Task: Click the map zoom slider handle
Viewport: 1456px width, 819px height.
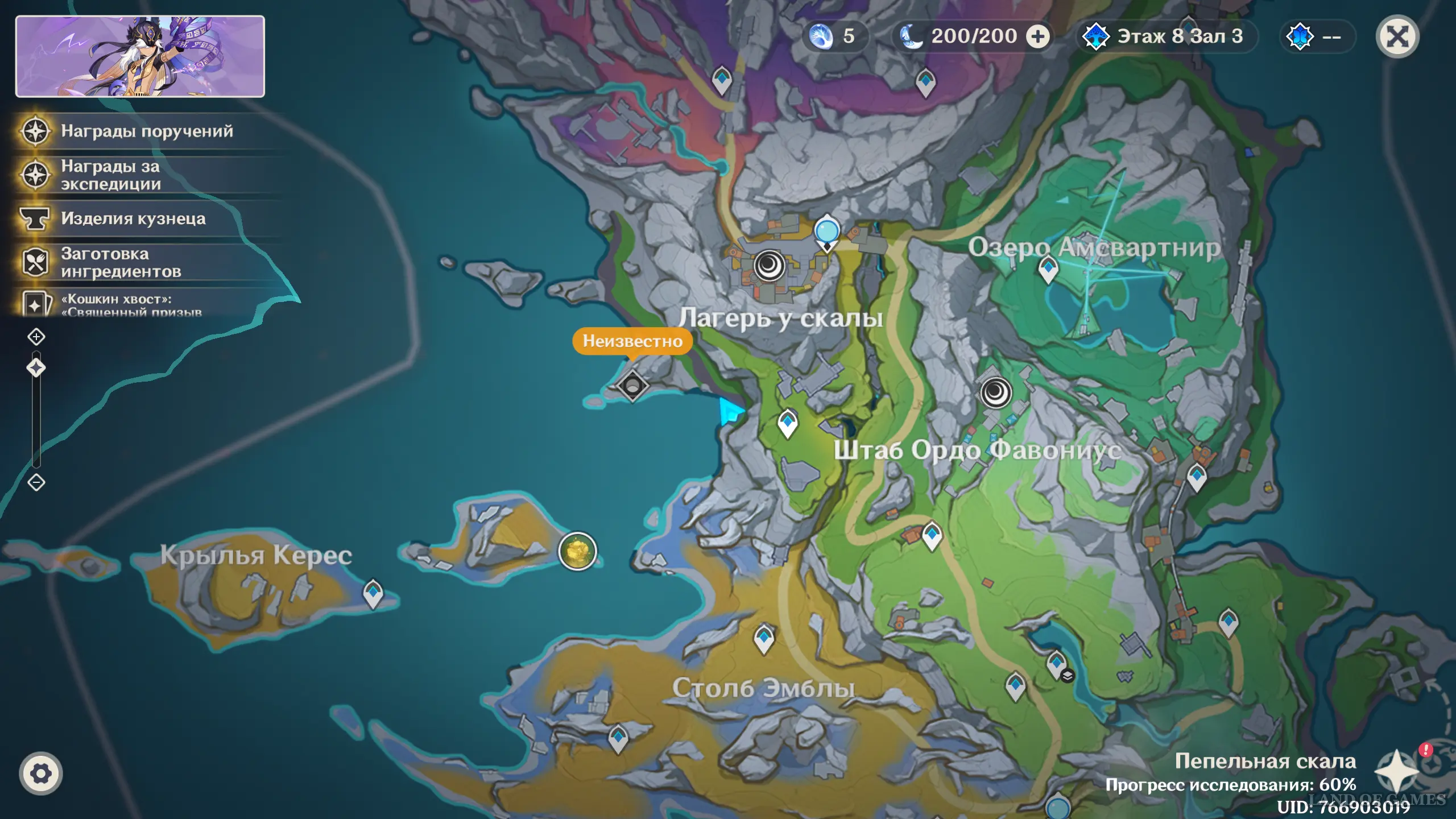Action: 36,368
